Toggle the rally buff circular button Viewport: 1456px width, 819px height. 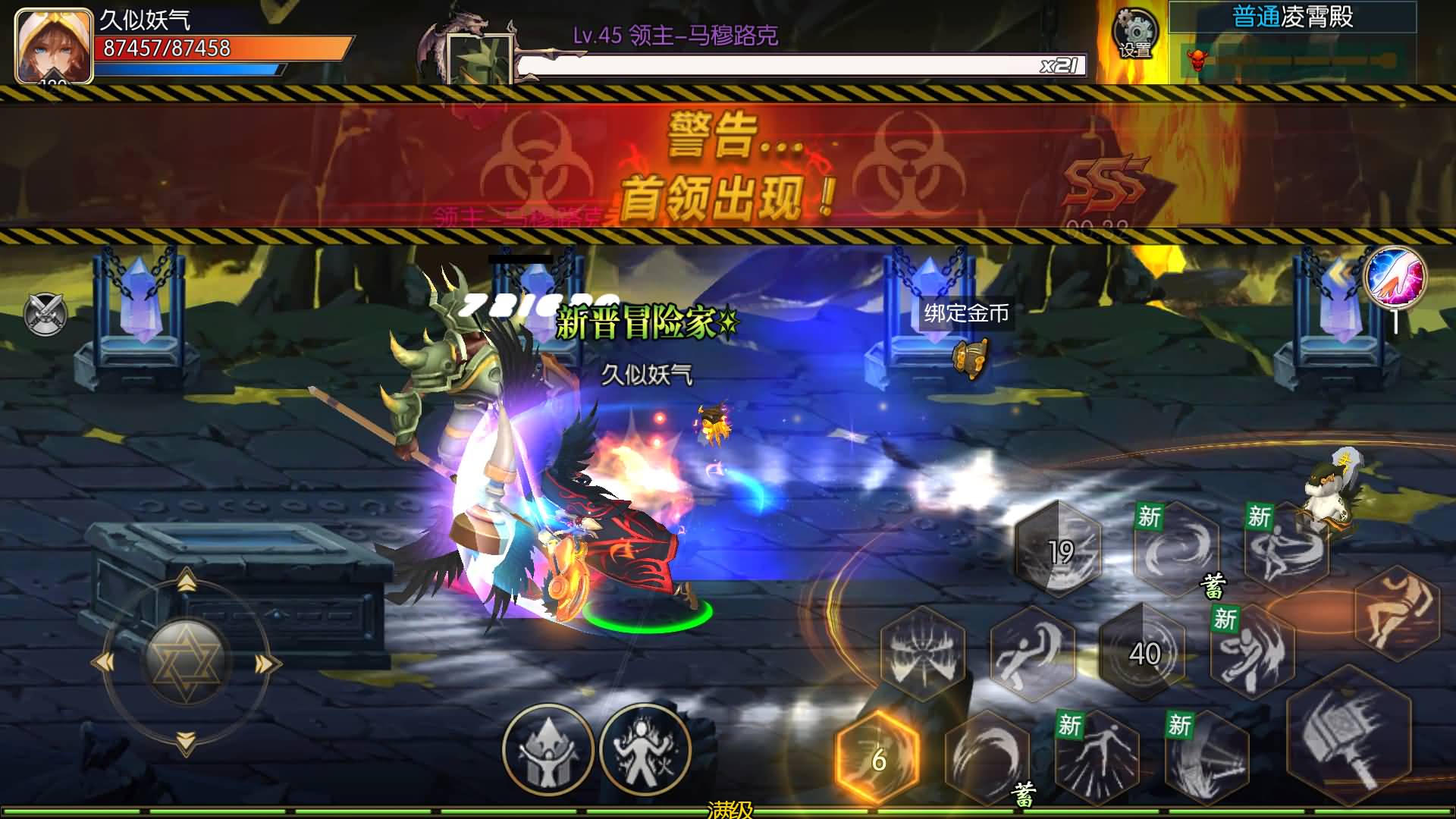[x=550, y=749]
